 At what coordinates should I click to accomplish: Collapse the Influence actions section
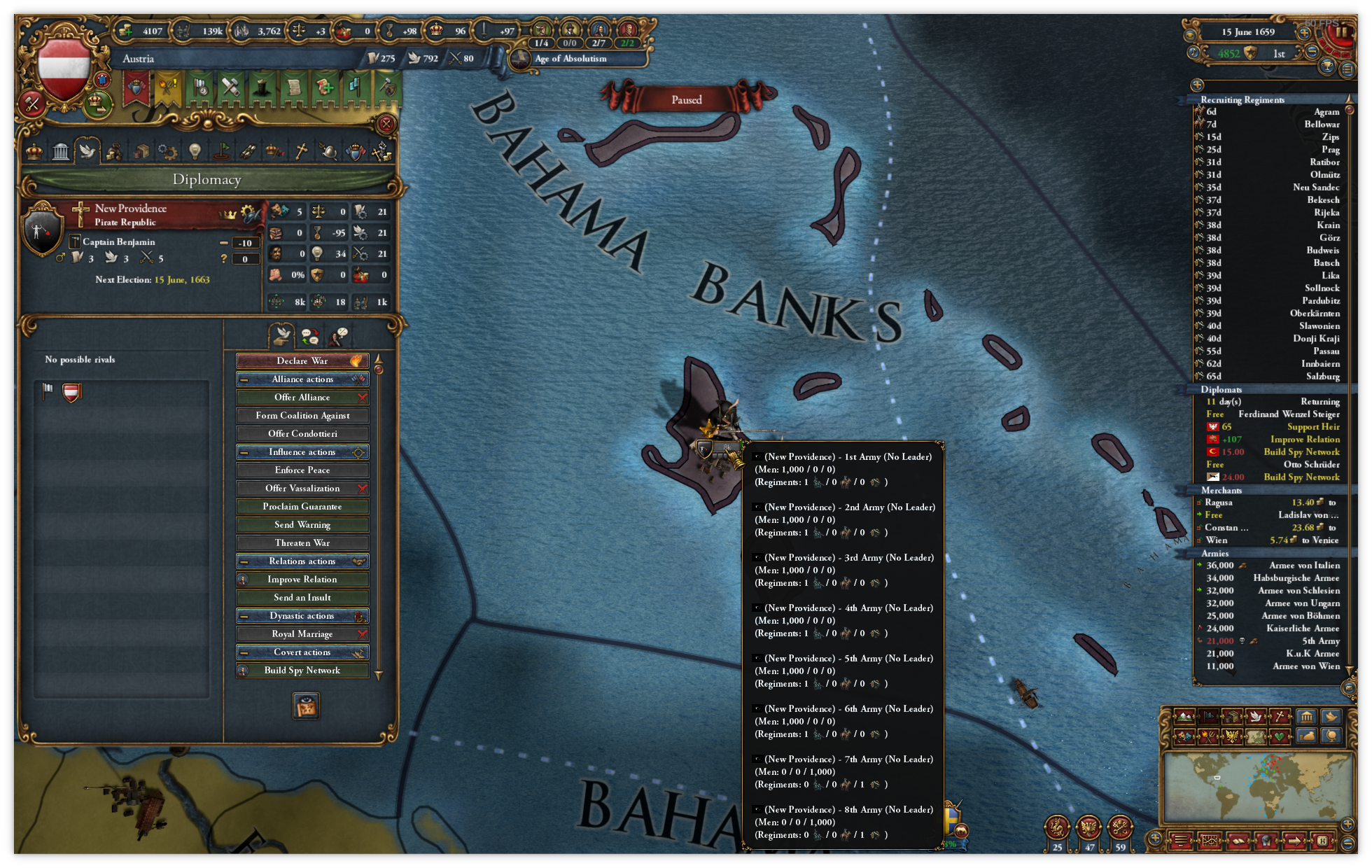[244, 452]
